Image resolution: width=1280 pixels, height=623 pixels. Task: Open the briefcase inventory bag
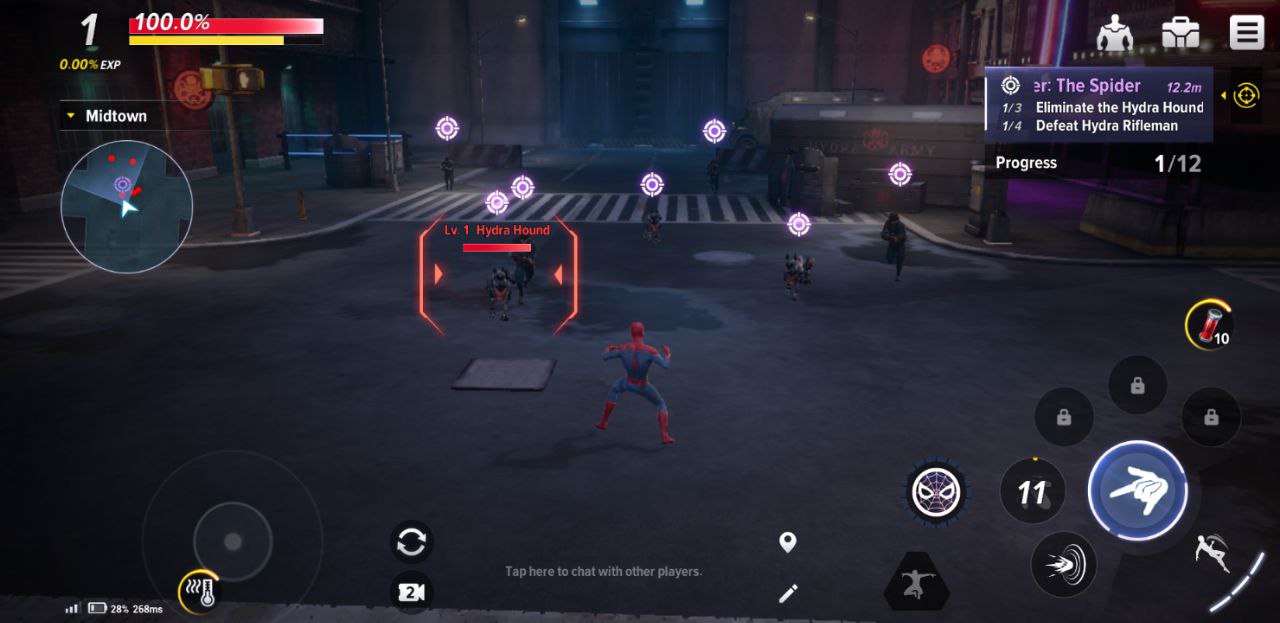point(1180,33)
